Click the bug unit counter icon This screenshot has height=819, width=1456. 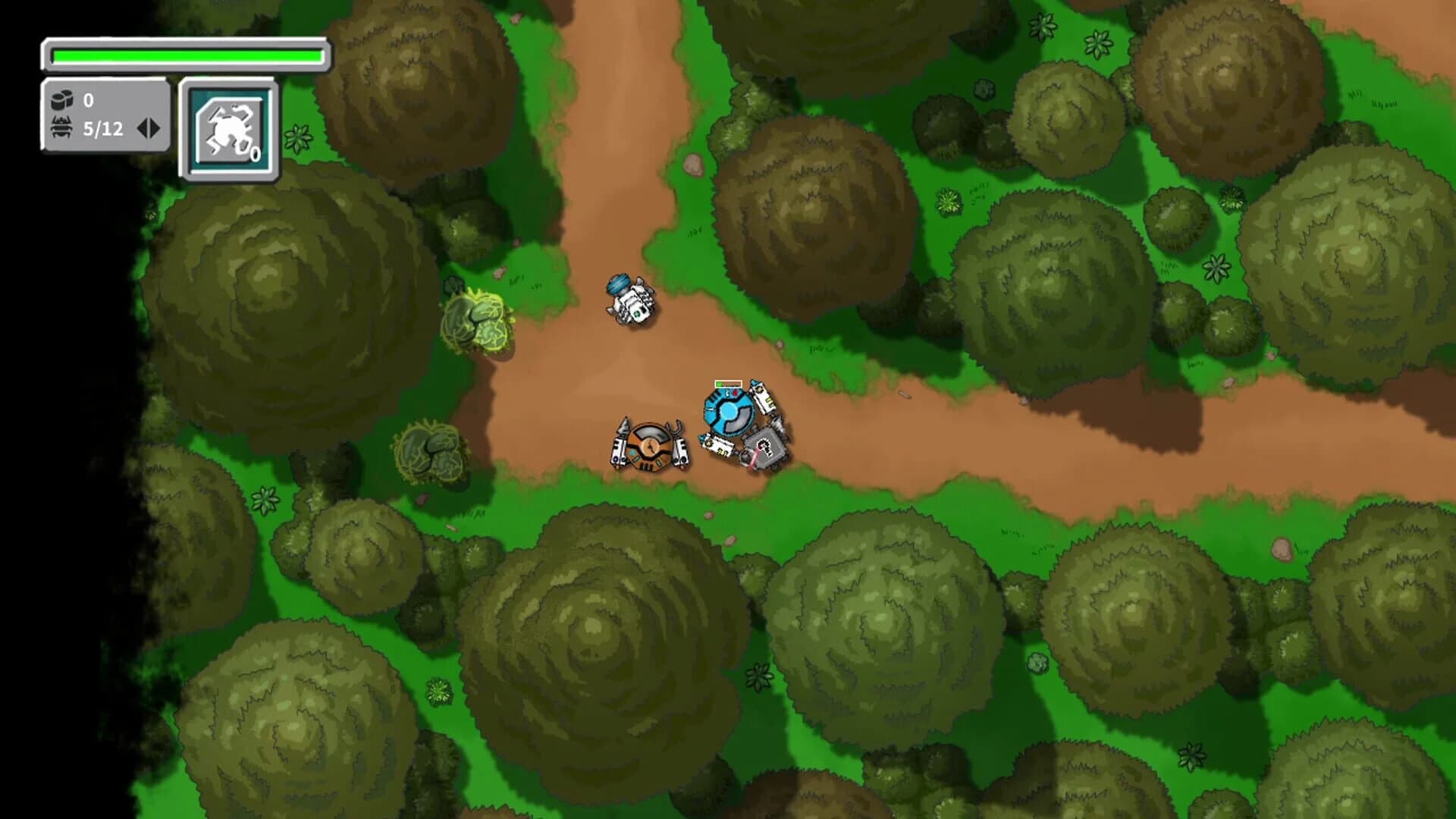(64, 127)
